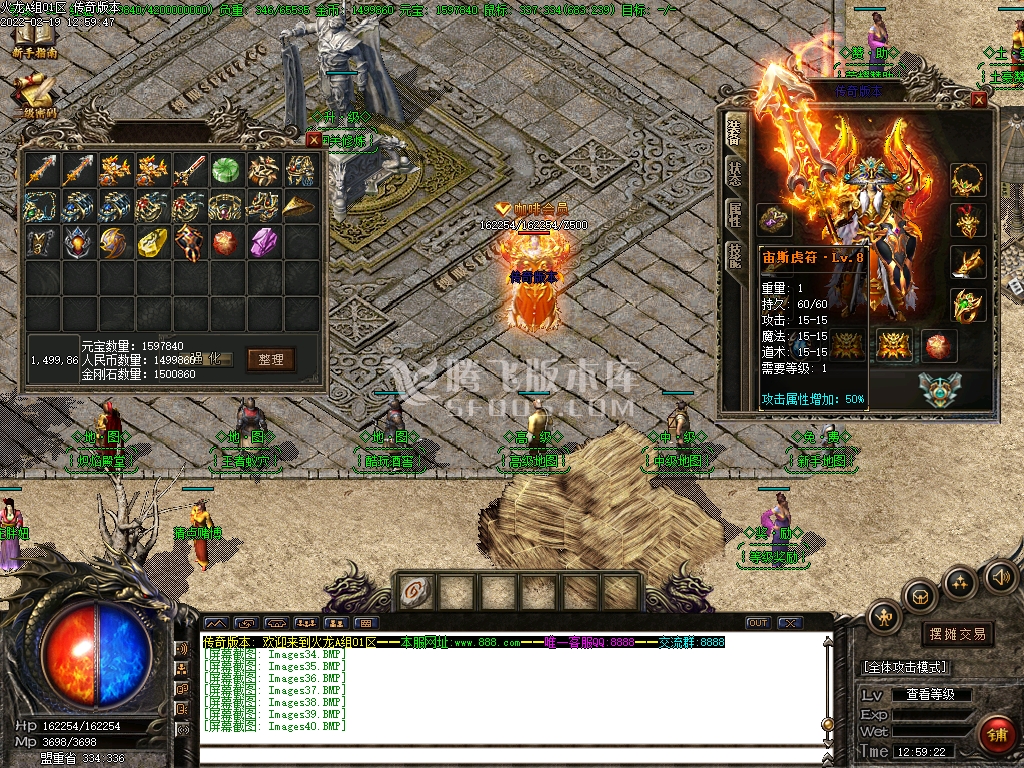Close the inventory bag window
1024x768 pixels.
pos(314,140)
